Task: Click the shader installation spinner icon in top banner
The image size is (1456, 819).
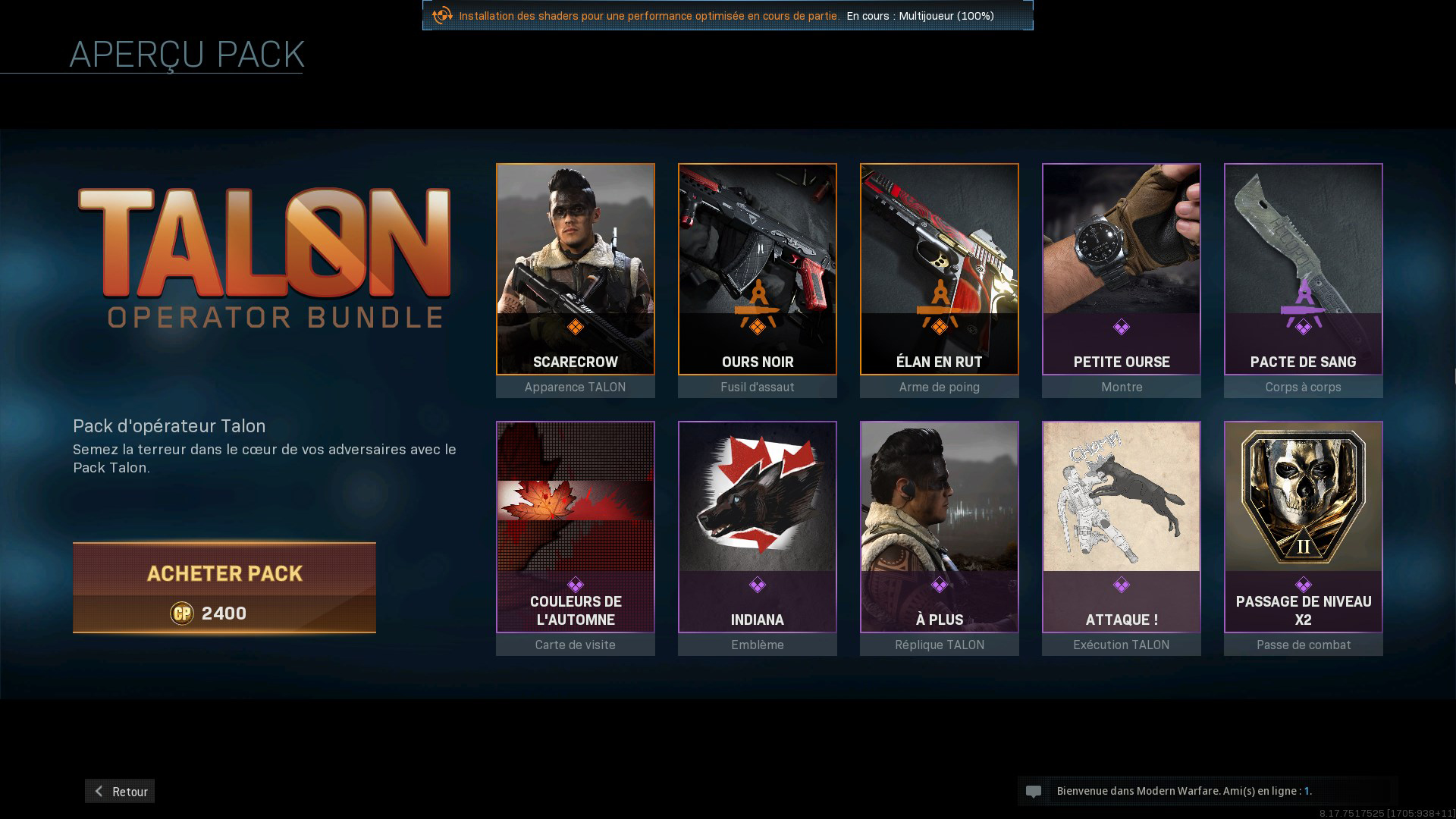Action: (x=441, y=15)
